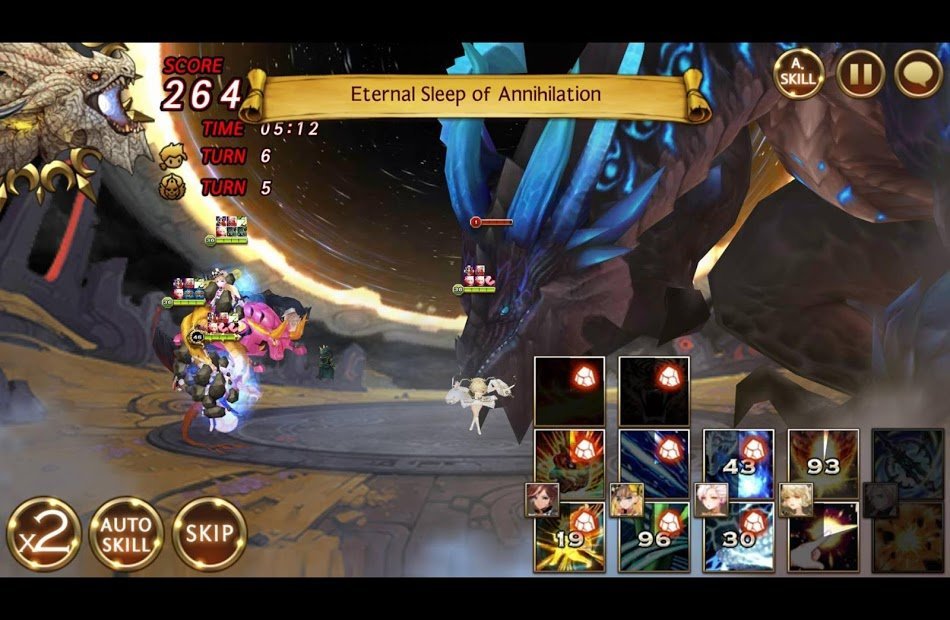Choose the blonde hero with hair ornaments
This screenshot has width=950, height=620.
click(627, 499)
